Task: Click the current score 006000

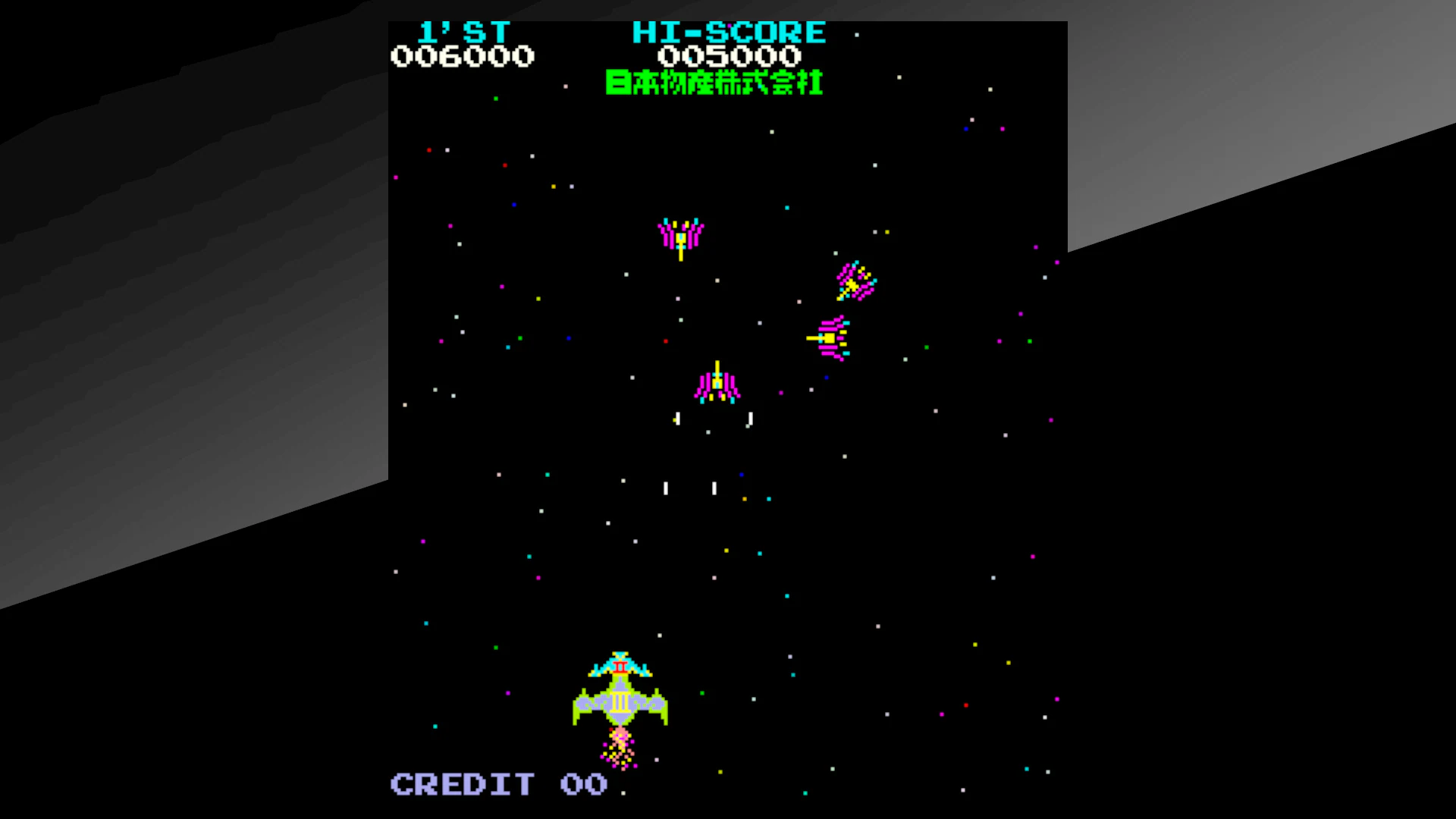Action: click(463, 55)
